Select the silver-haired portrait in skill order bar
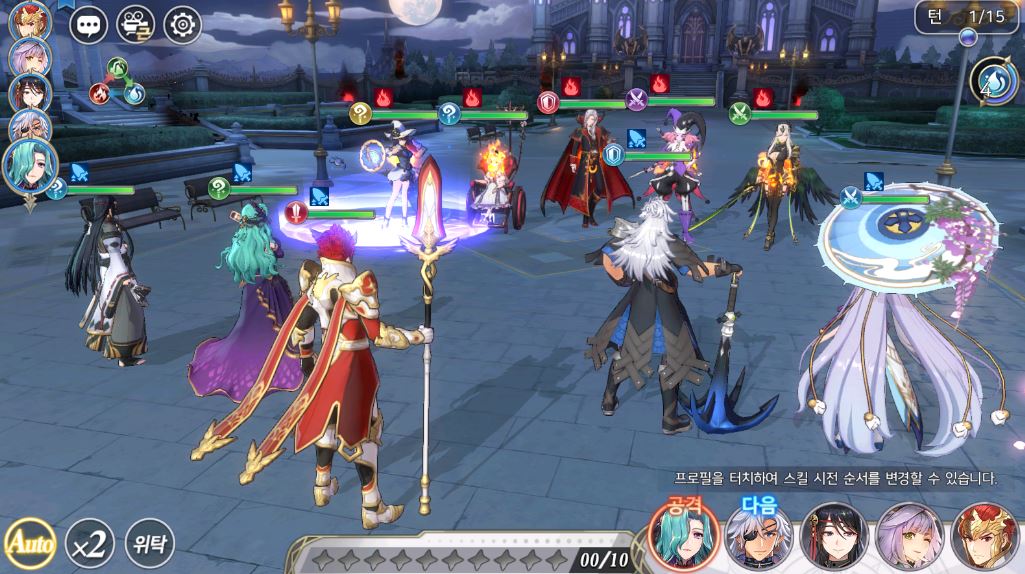 click(x=909, y=537)
